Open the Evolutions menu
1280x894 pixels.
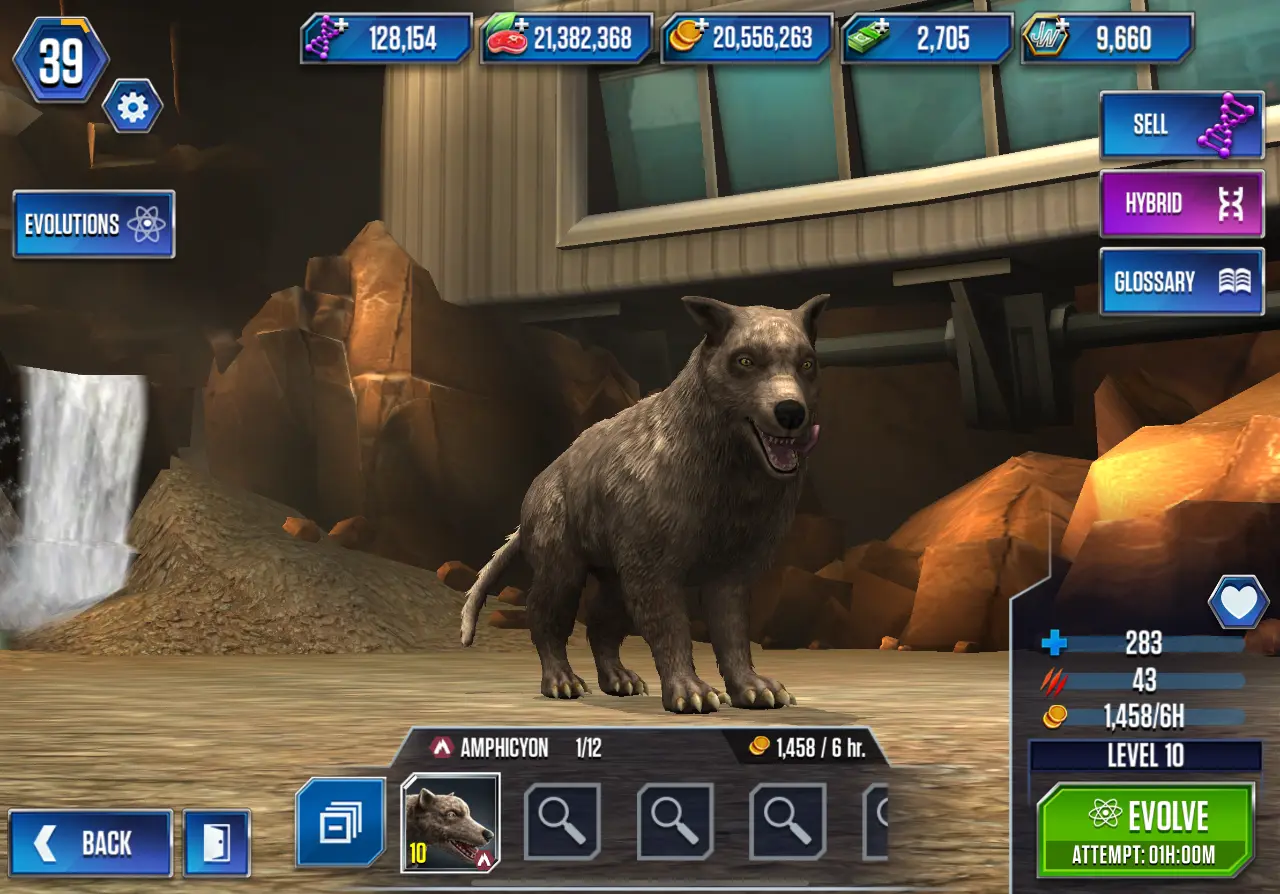[94, 224]
